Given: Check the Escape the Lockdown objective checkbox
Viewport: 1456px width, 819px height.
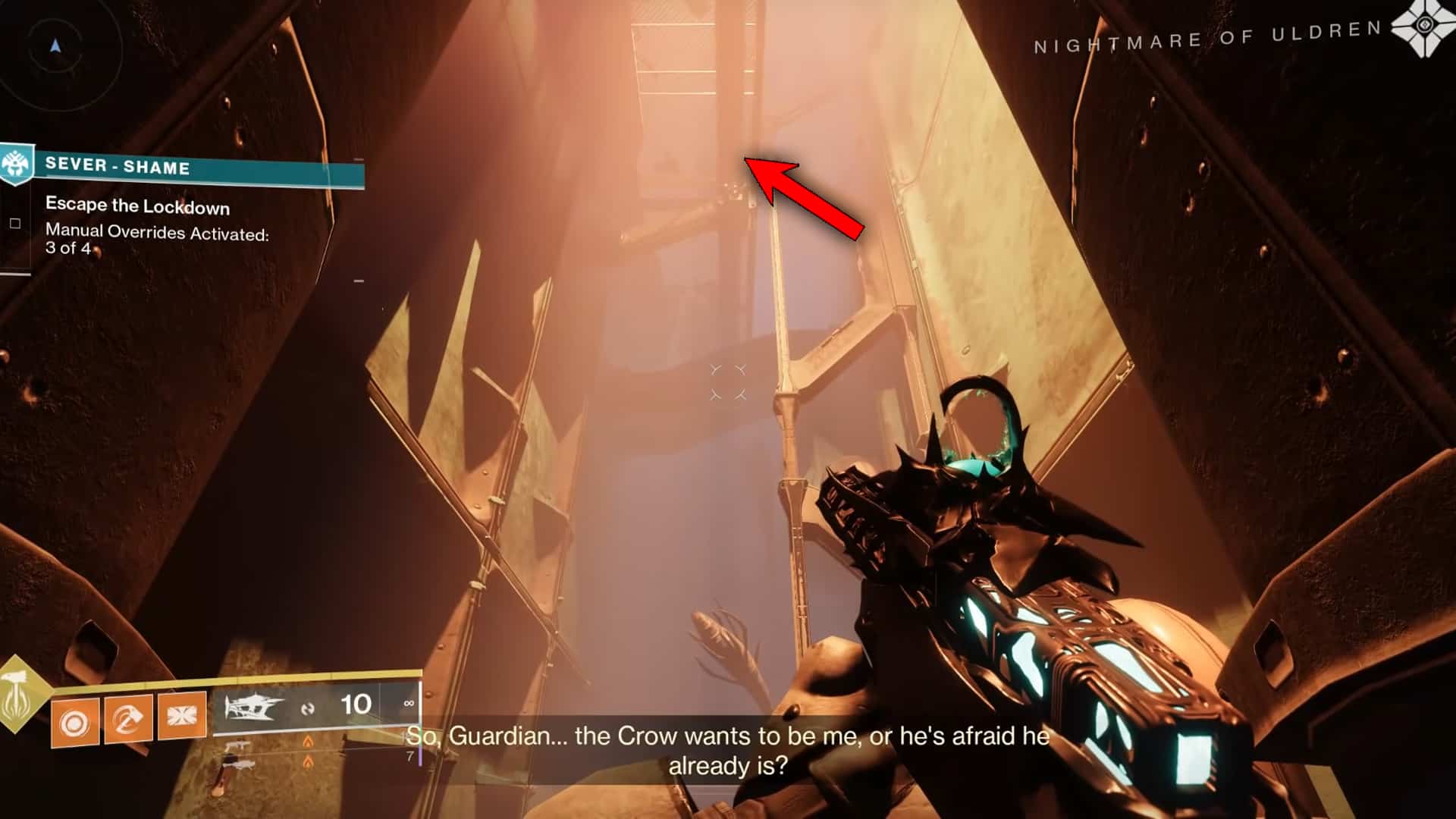Looking at the screenshot, I should 16,224.
